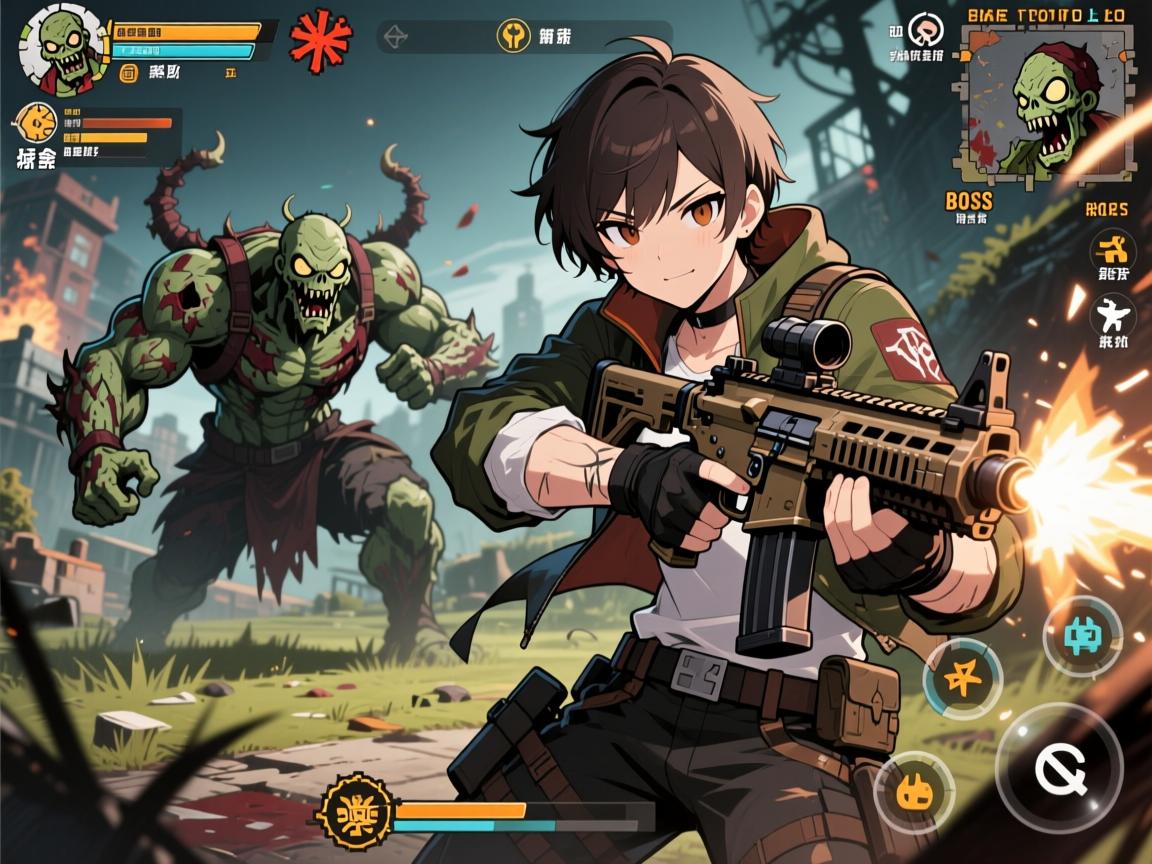Trigger the orange cat-face skill button
Image resolution: width=1152 pixels, height=864 pixels.
click(x=914, y=793)
